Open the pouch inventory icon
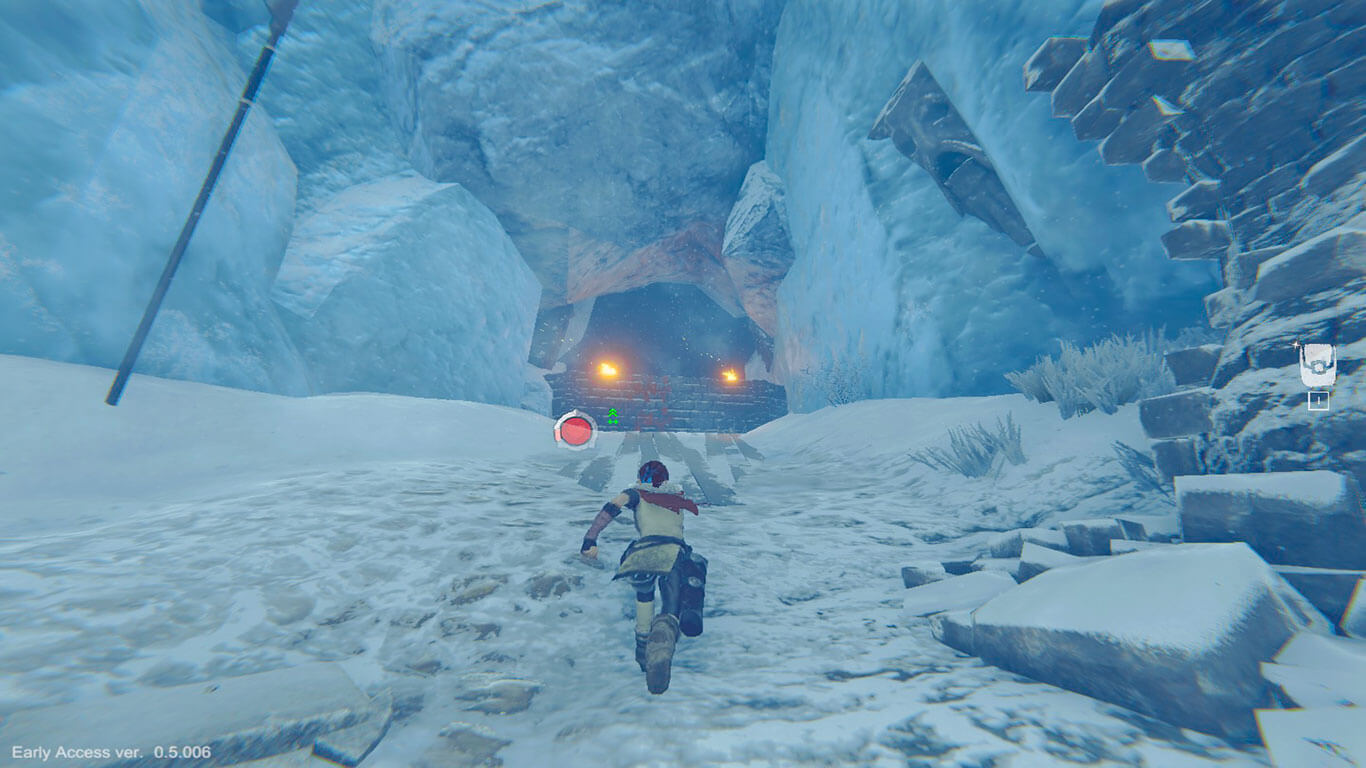Screen dimensions: 1366x768 pyautogui.click(x=1316, y=367)
